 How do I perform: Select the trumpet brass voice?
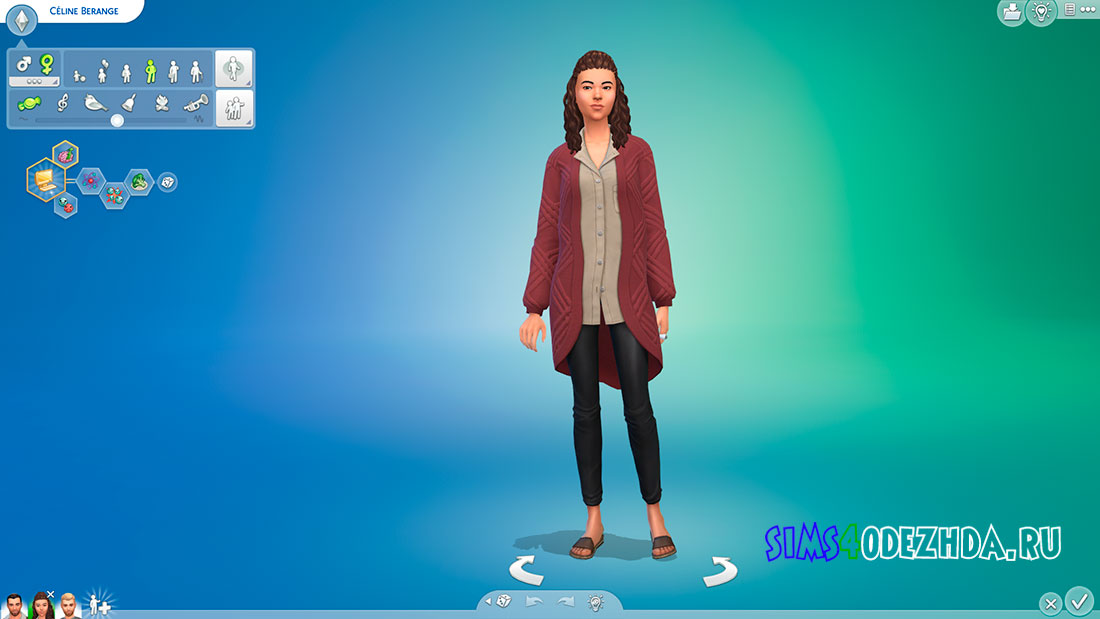coord(195,103)
